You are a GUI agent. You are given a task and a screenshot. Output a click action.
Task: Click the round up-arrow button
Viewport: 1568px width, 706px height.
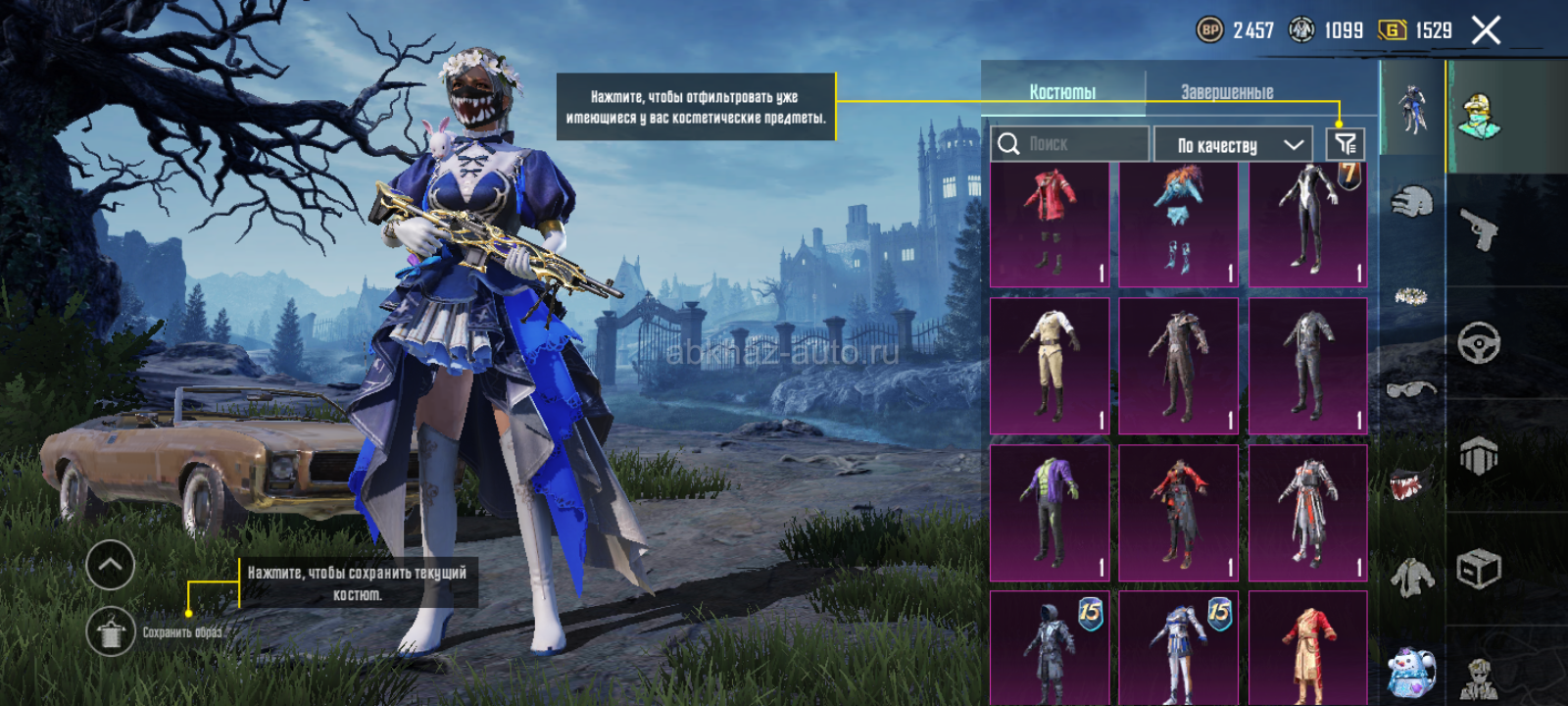111,564
